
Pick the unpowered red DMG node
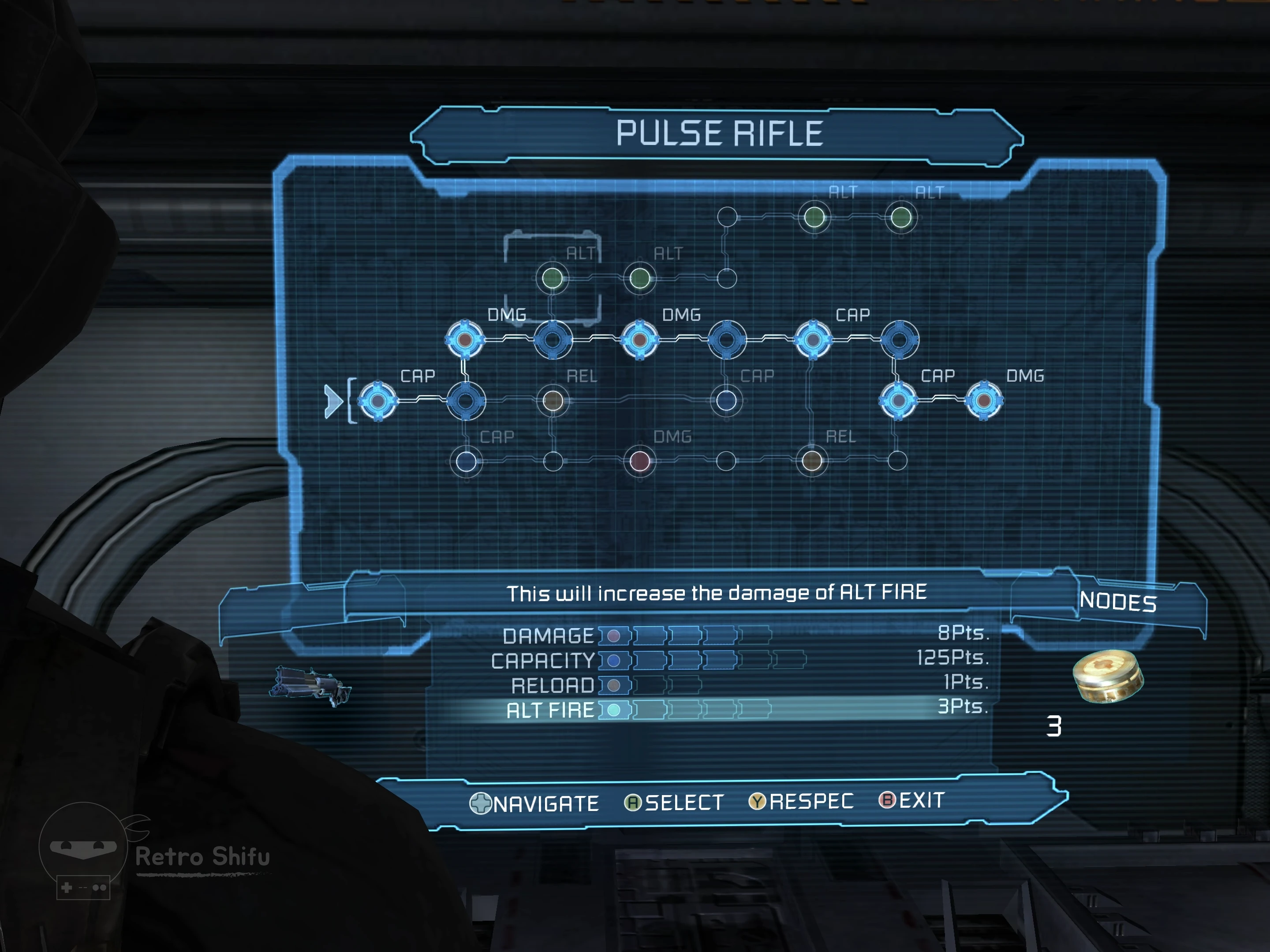pos(639,461)
